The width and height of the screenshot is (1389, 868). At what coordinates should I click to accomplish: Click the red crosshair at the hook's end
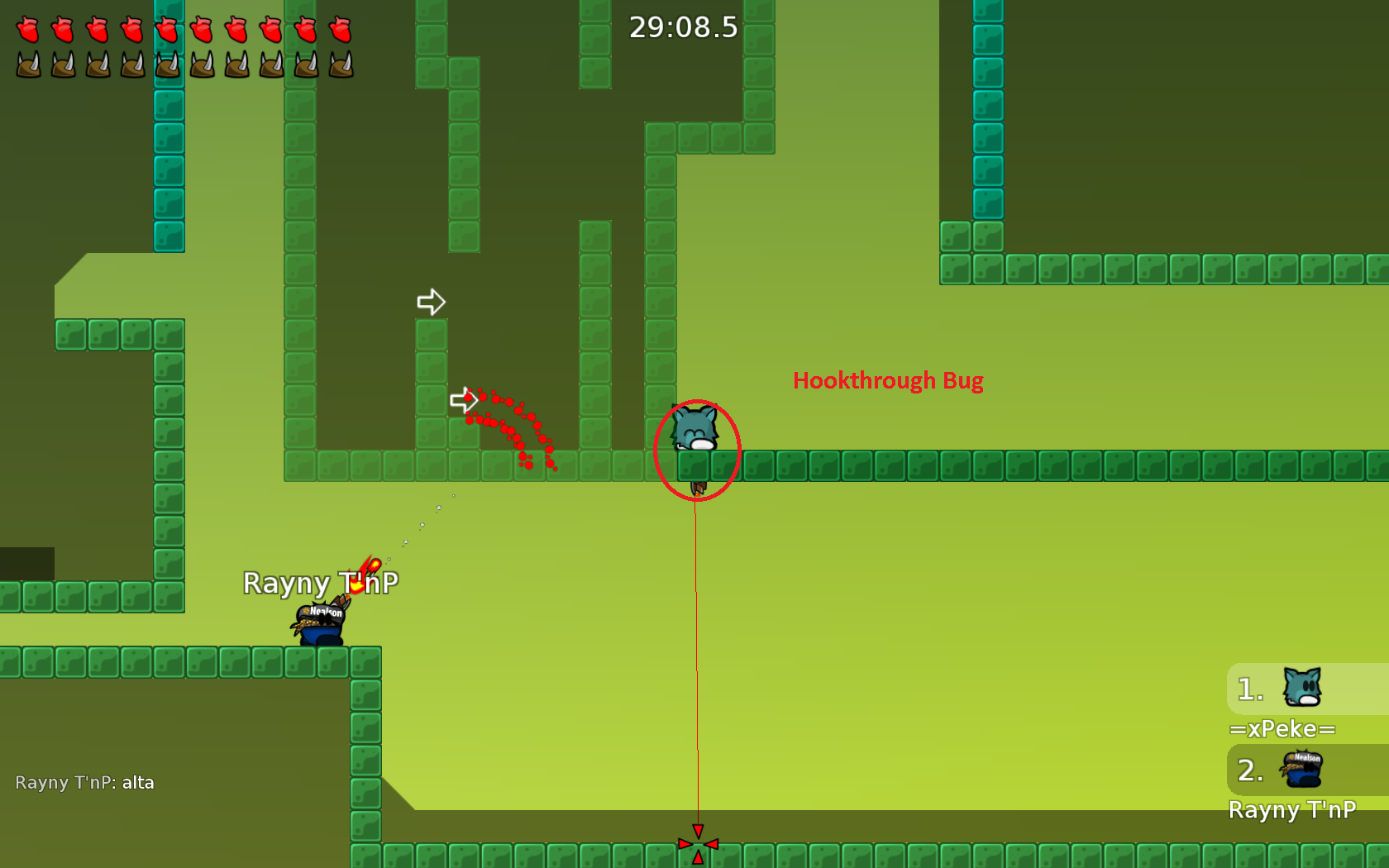[x=699, y=844]
